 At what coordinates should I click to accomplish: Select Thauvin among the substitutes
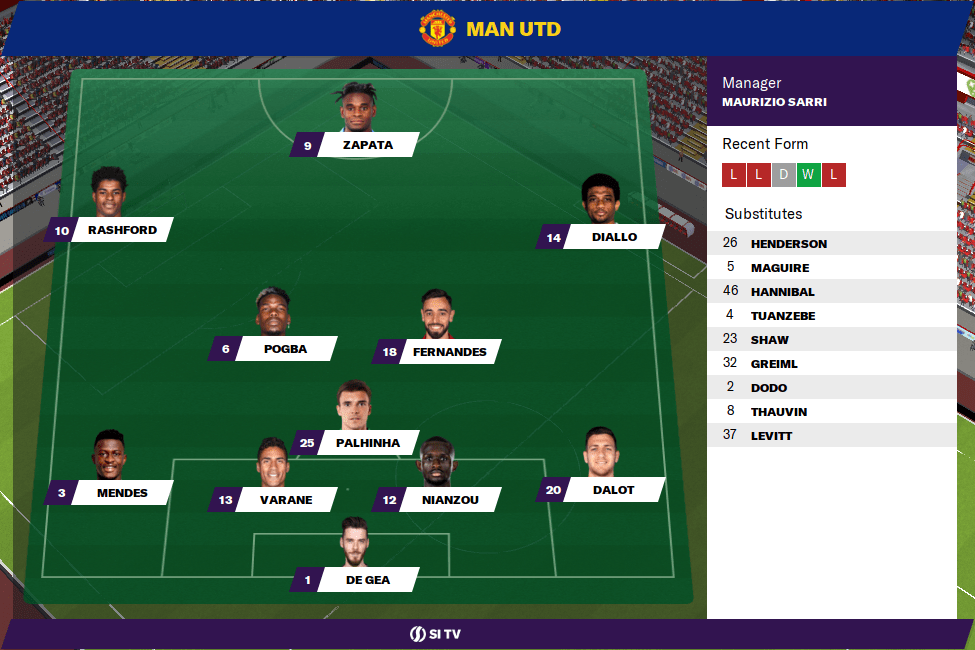click(x=832, y=412)
